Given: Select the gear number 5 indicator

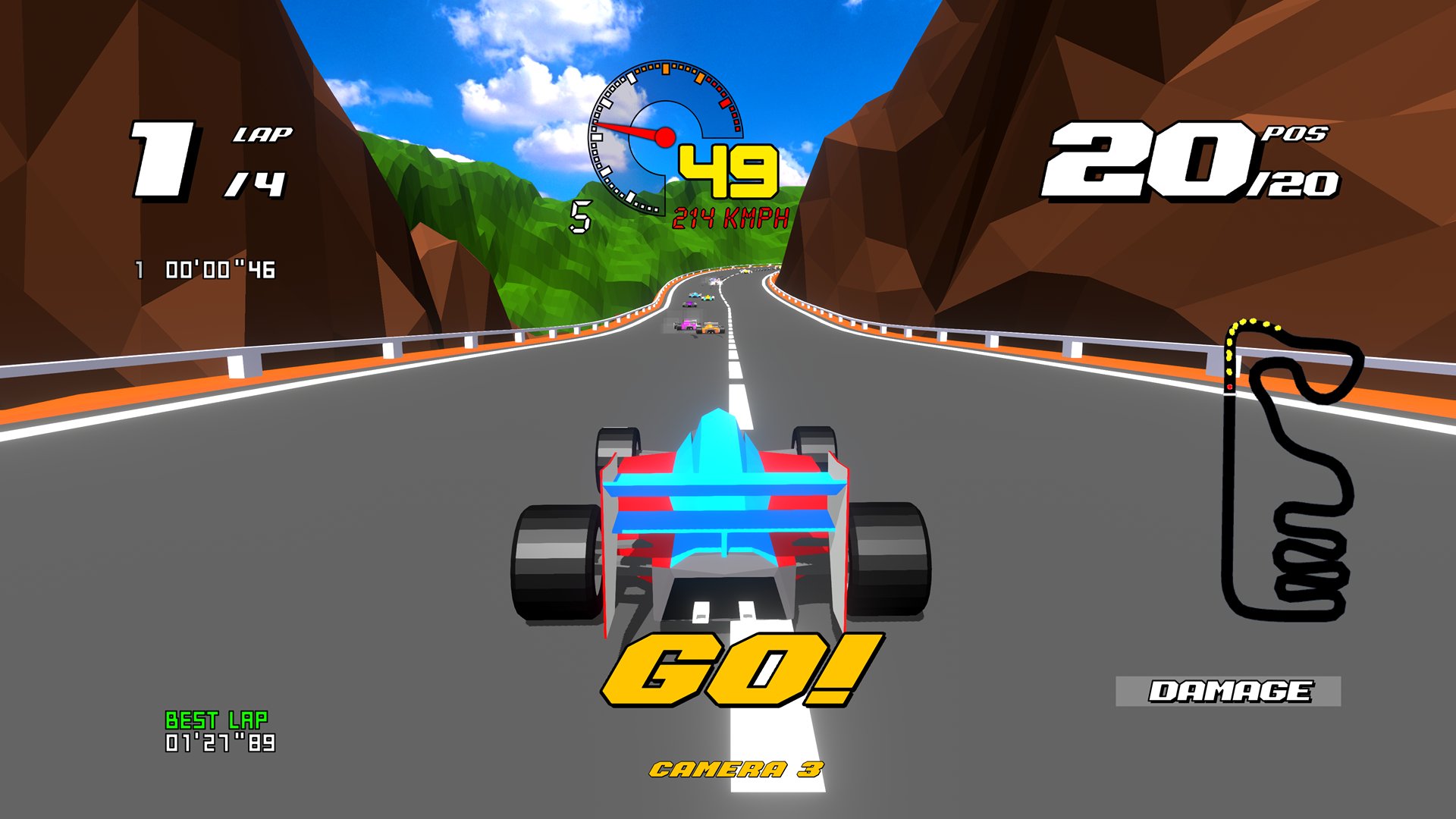Looking at the screenshot, I should tap(581, 218).
